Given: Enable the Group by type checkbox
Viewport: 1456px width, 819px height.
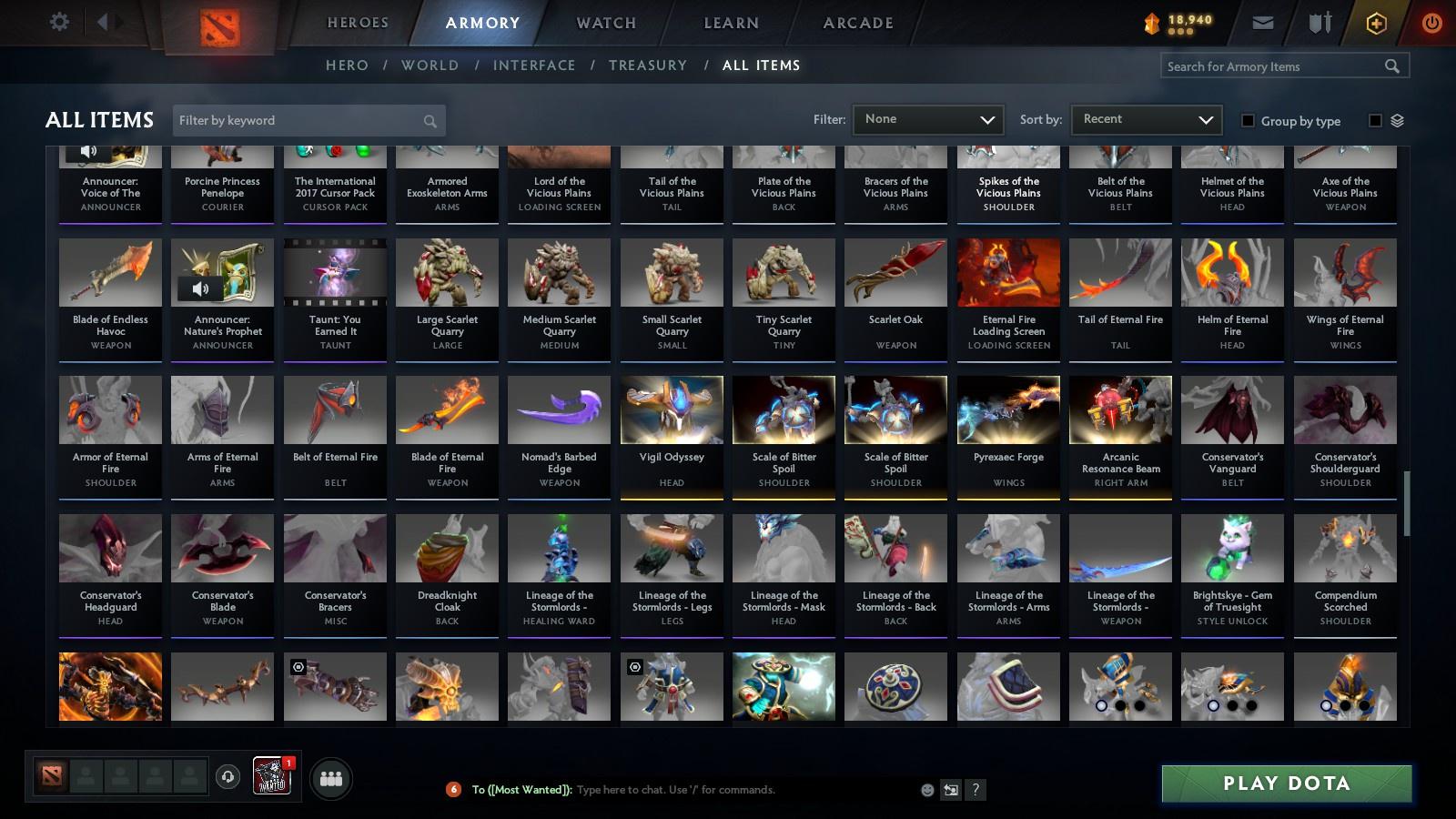Looking at the screenshot, I should [x=1249, y=120].
